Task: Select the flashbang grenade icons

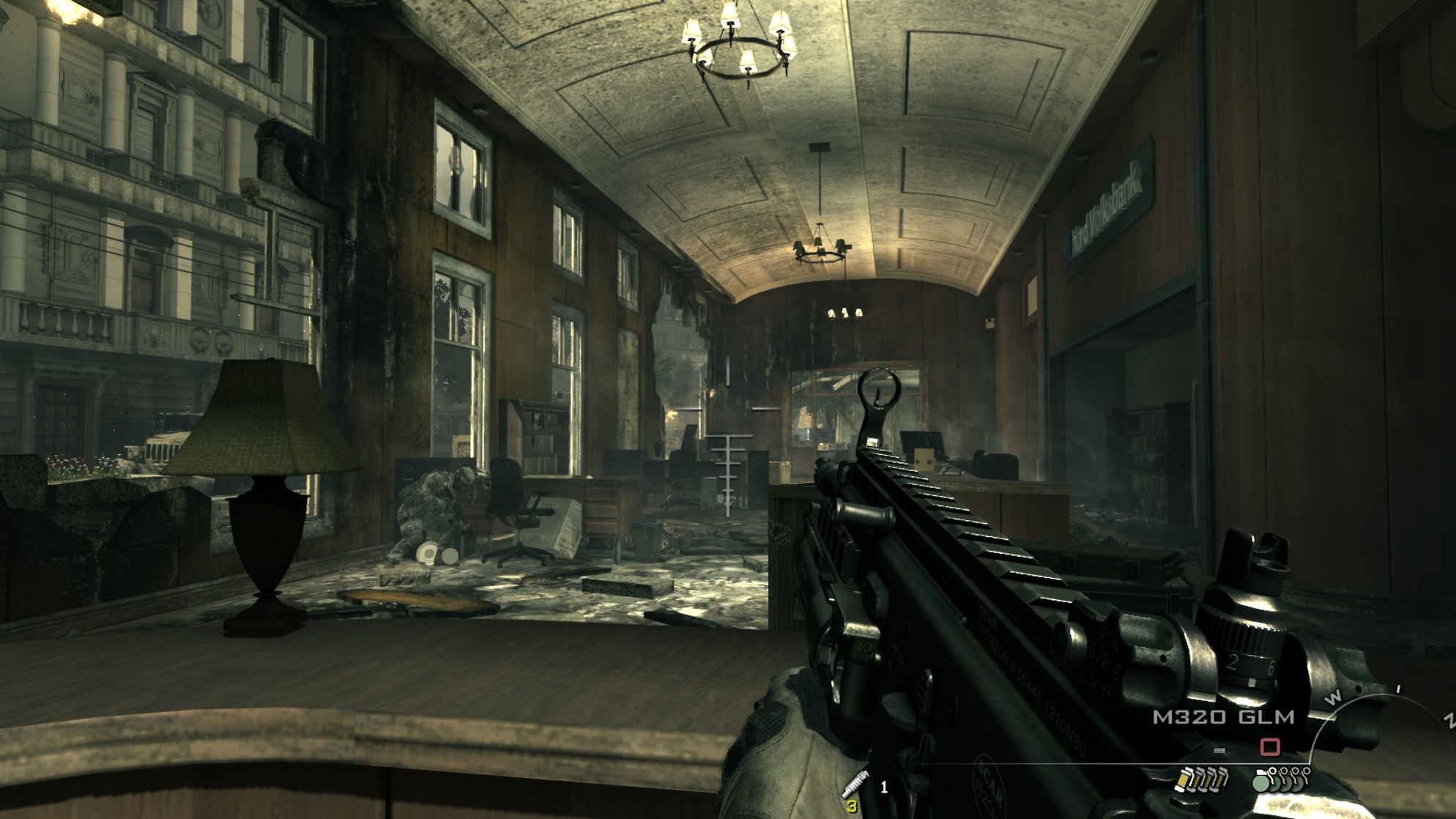Action: 1200,779
